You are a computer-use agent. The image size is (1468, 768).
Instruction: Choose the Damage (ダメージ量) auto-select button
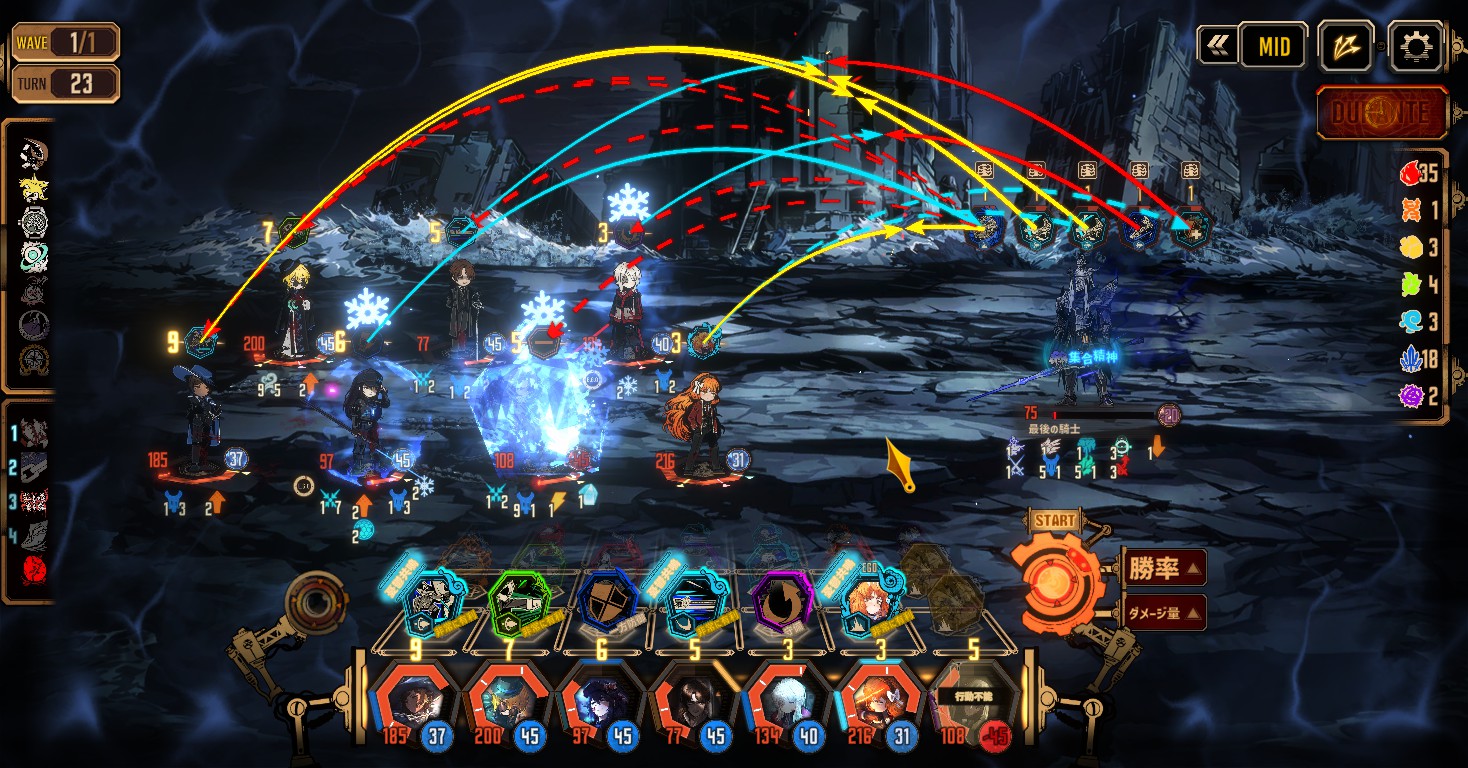[1164, 612]
